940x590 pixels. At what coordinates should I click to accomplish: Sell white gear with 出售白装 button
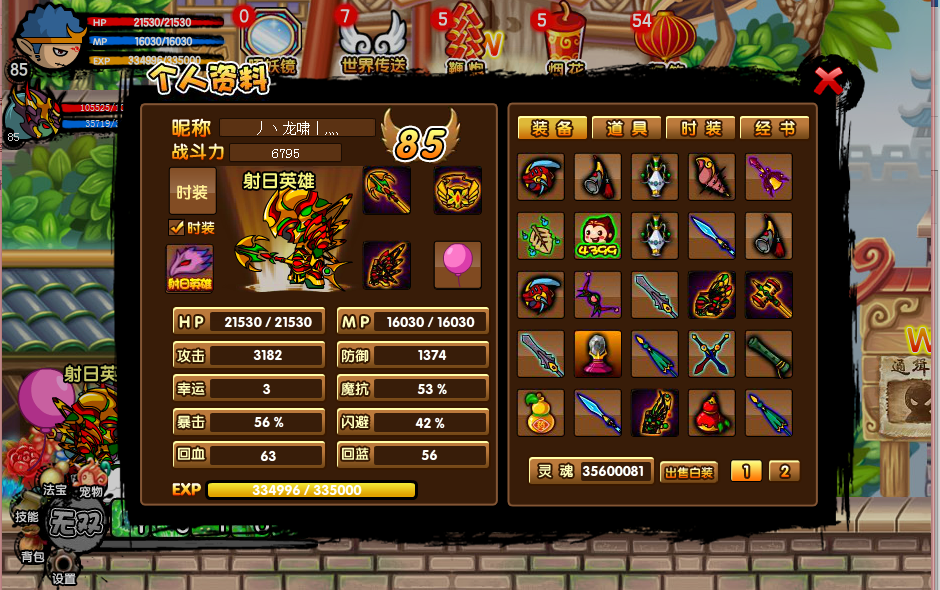[688, 472]
